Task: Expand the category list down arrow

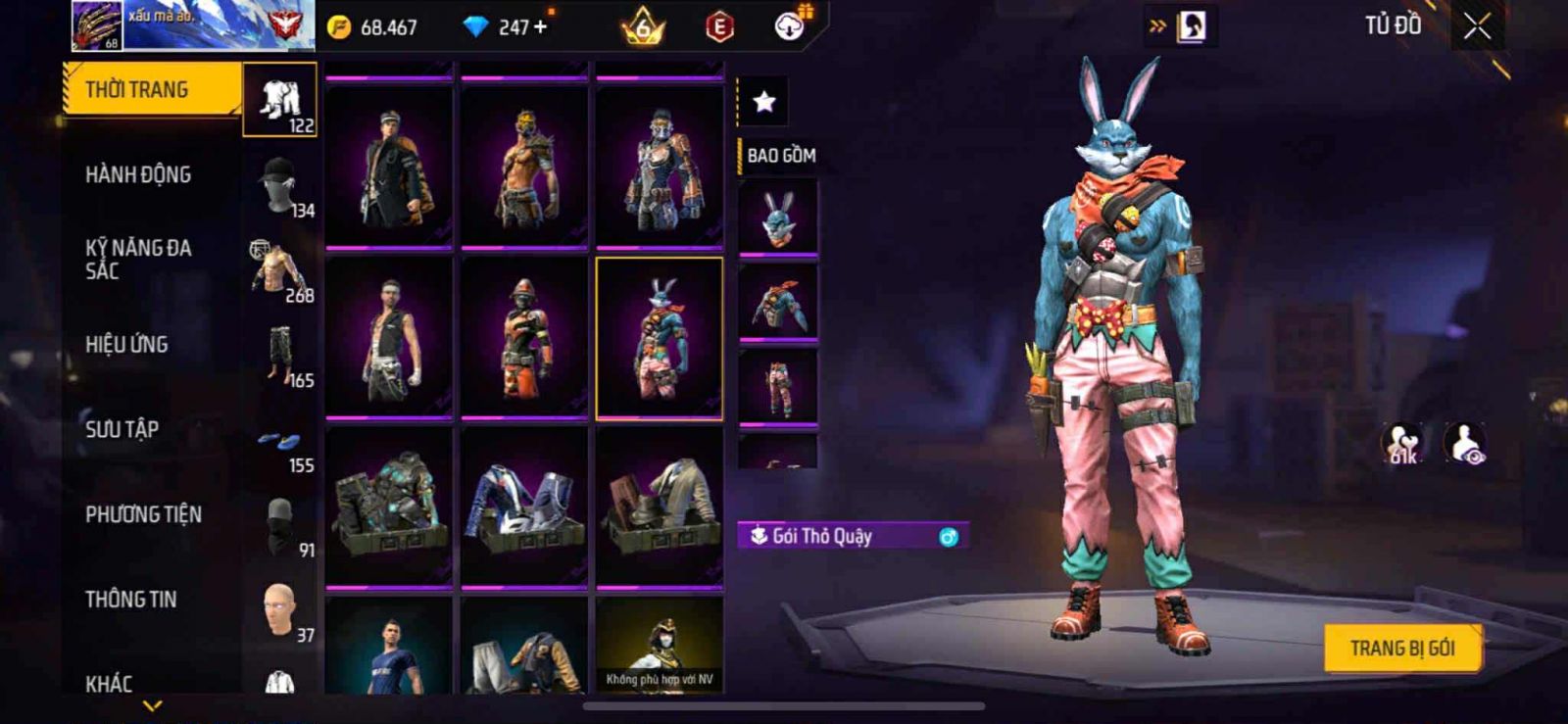Action: coord(153,704)
